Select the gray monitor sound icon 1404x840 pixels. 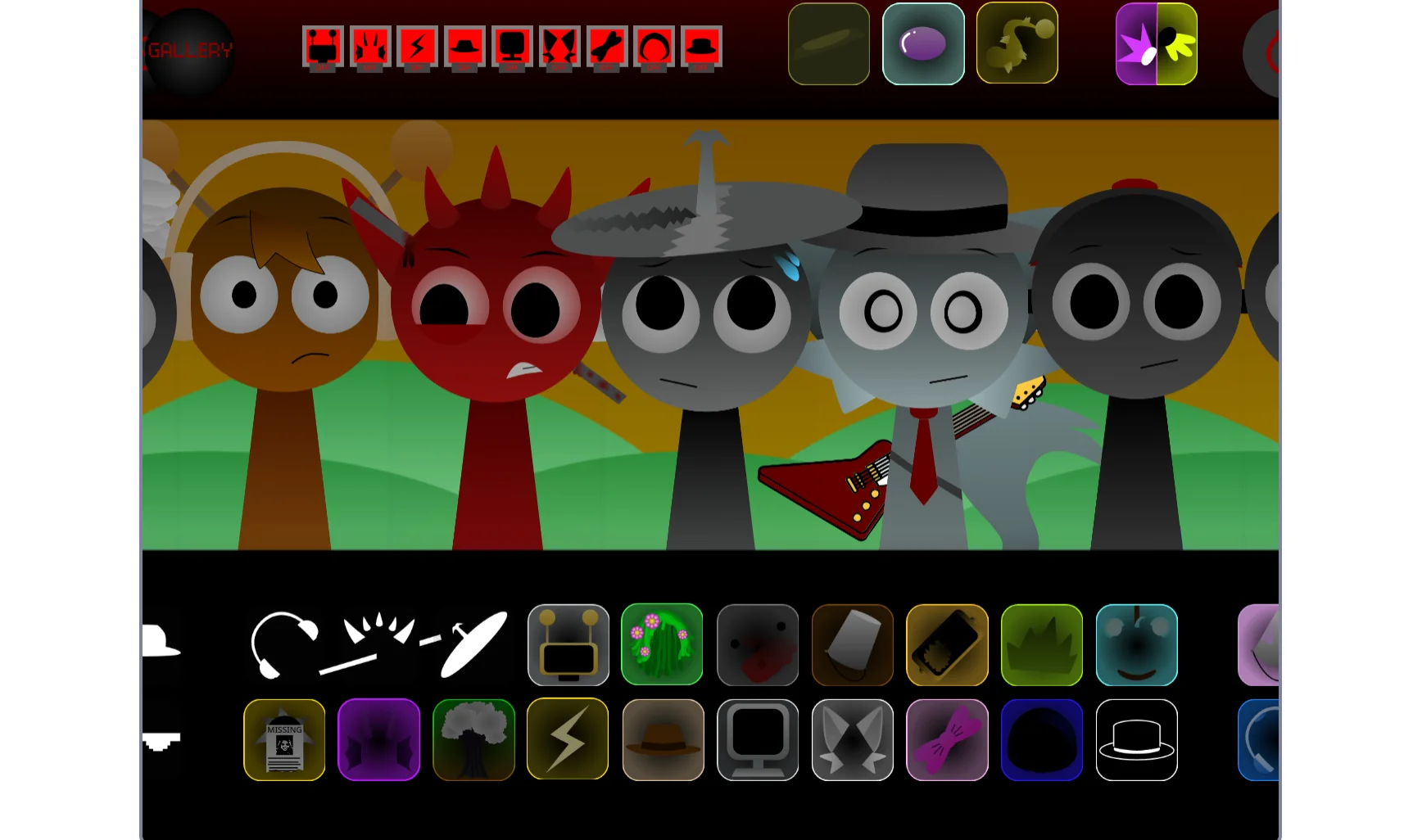click(757, 738)
